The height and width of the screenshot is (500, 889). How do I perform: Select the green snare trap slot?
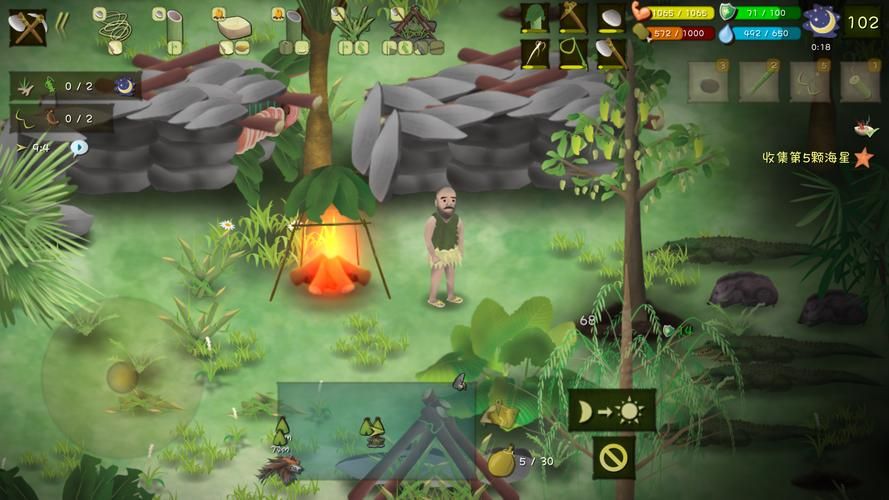(x=573, y=52)
